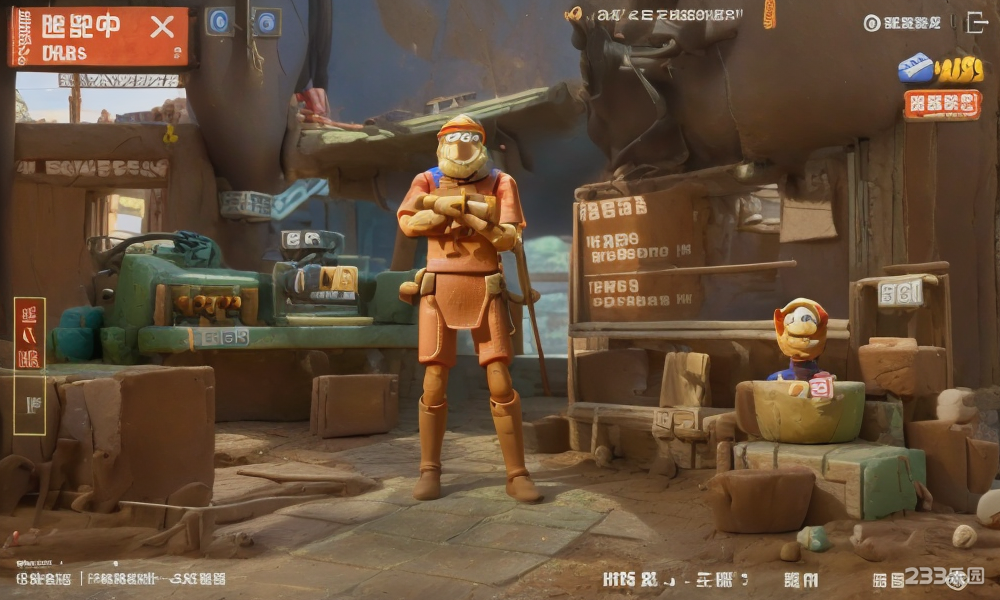Select the red vertical side tab
1000x600 pixels.
pos(29,333)
